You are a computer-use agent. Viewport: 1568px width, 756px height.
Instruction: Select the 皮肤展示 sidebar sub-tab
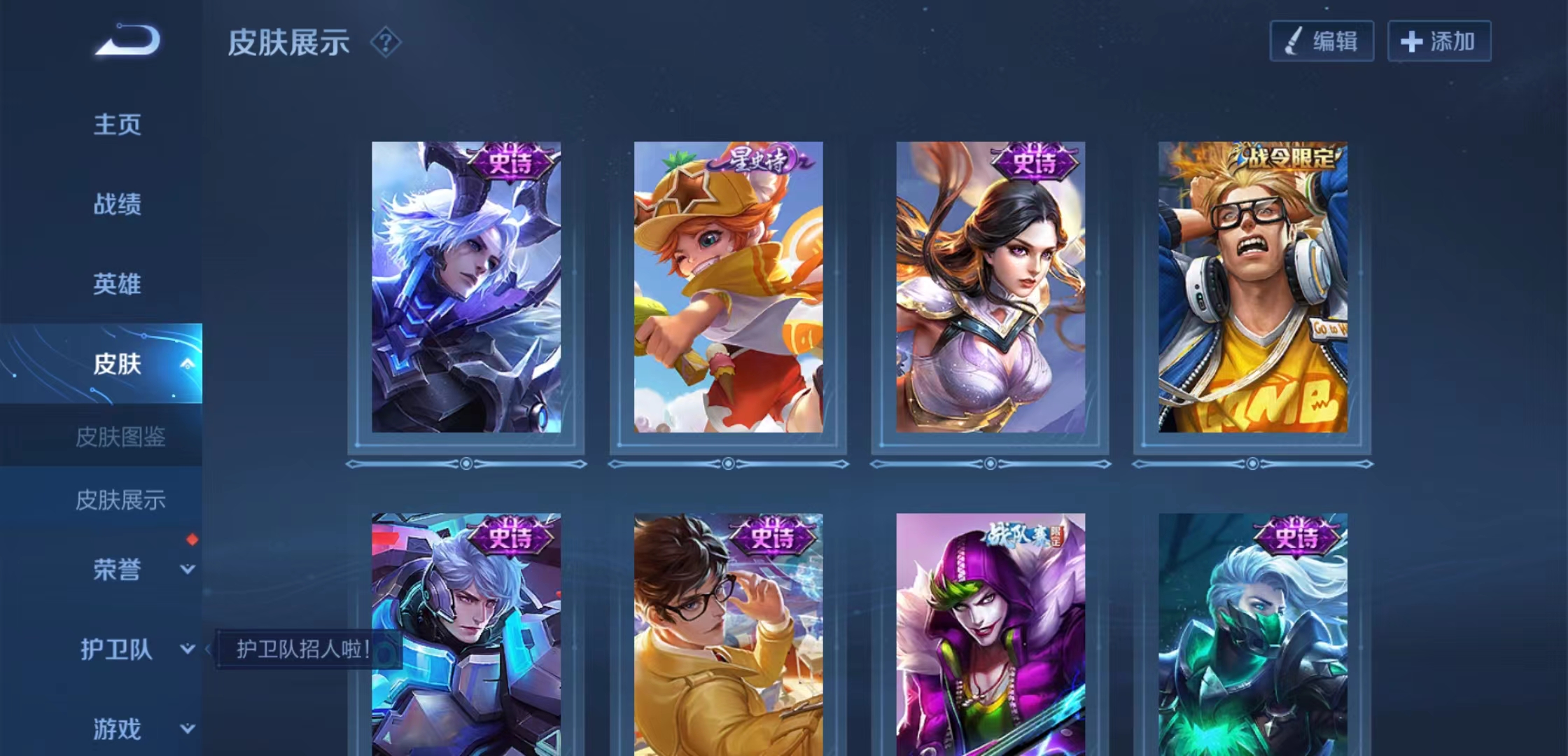120,500
